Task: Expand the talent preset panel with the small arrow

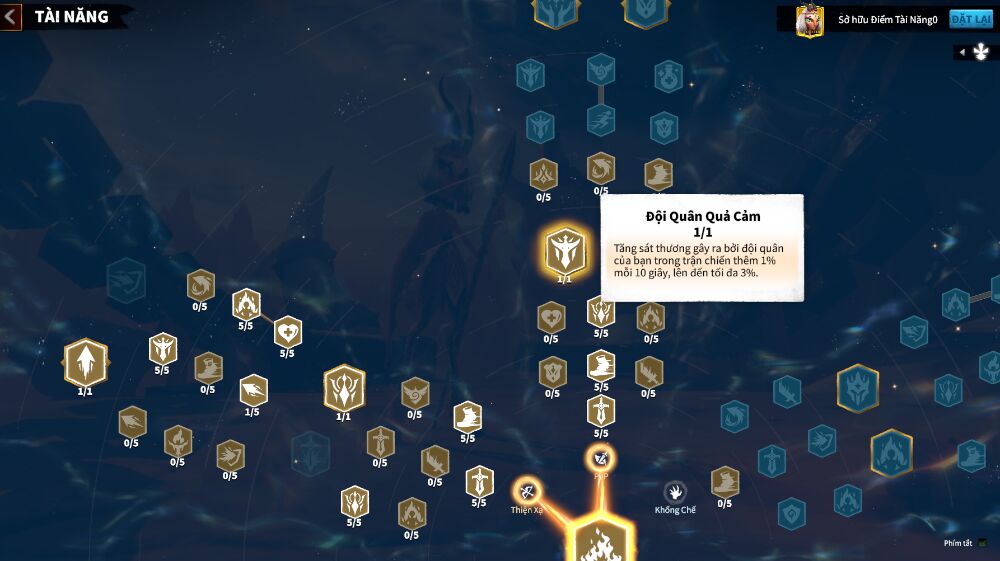Action: point(962,52)
